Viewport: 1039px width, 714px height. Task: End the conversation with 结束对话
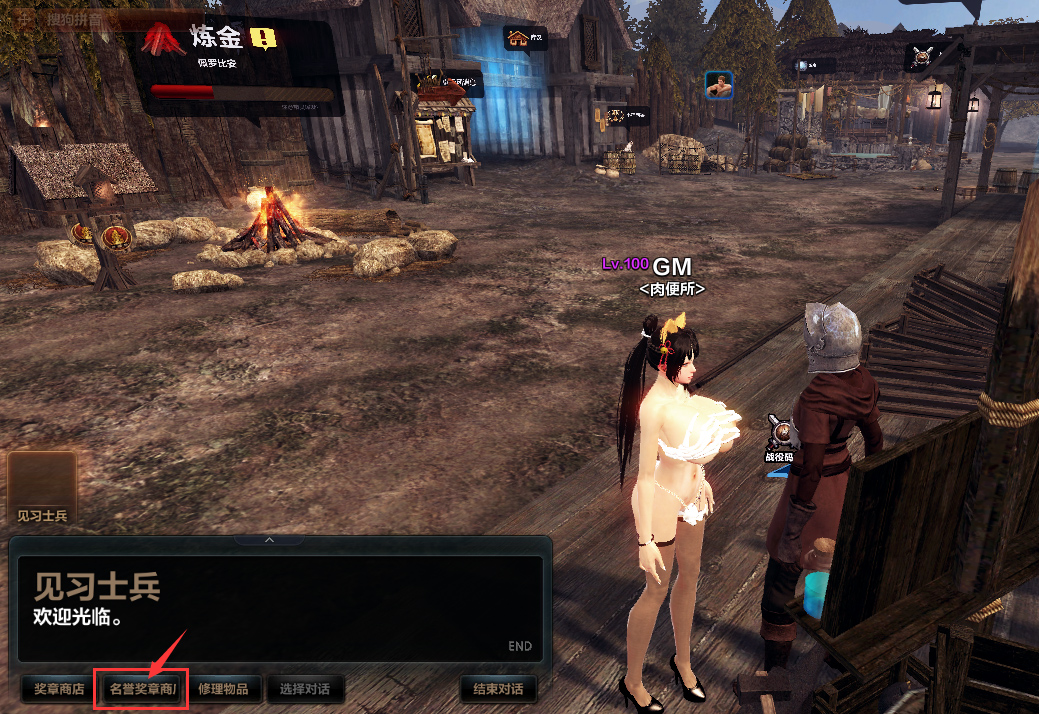coord(498,689)
